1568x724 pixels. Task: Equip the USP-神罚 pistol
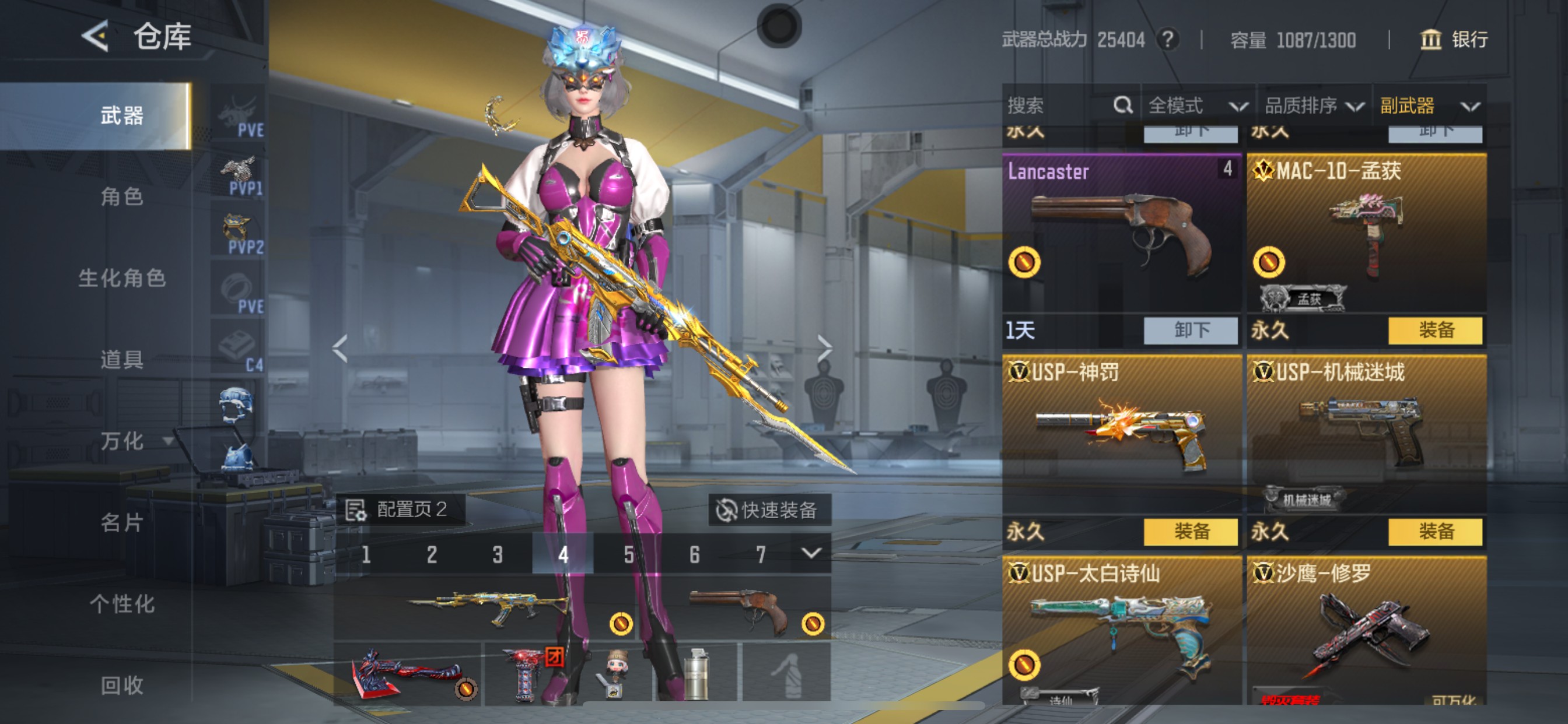pyautogui.click(x=1191, y=532)
